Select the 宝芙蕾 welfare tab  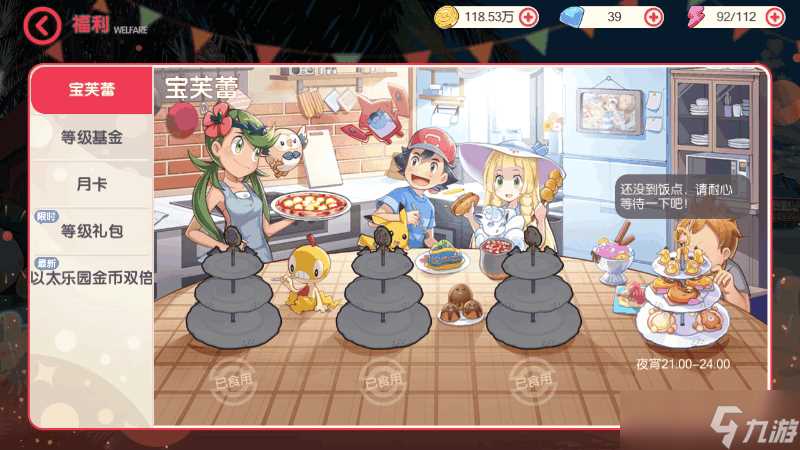(91, 90)
